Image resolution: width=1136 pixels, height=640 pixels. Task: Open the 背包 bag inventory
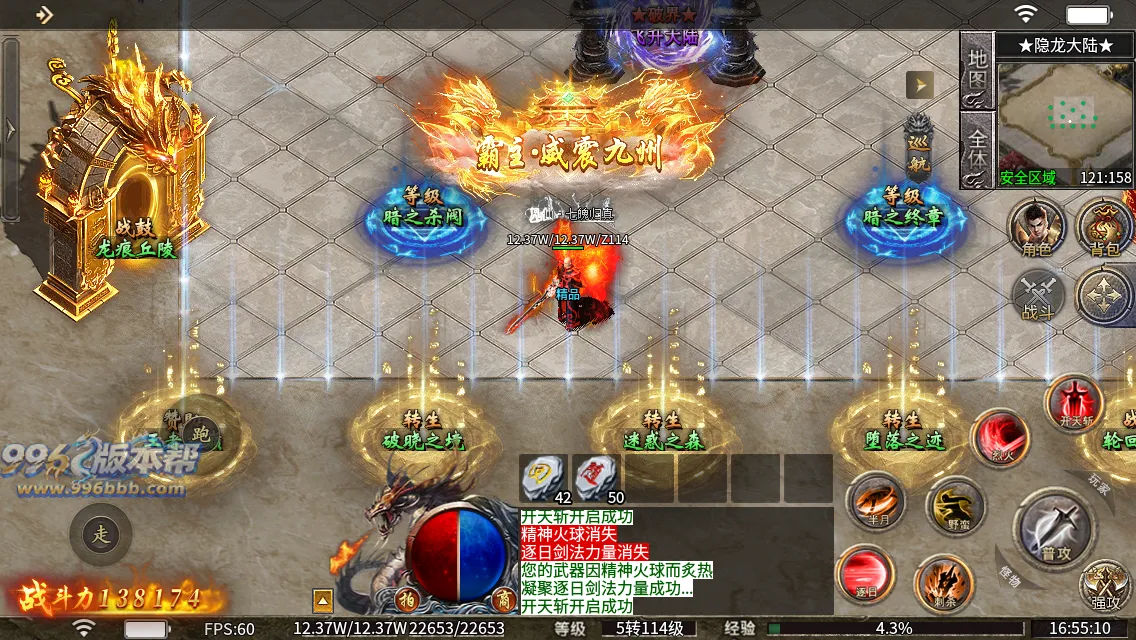(x=1104, y=225)
